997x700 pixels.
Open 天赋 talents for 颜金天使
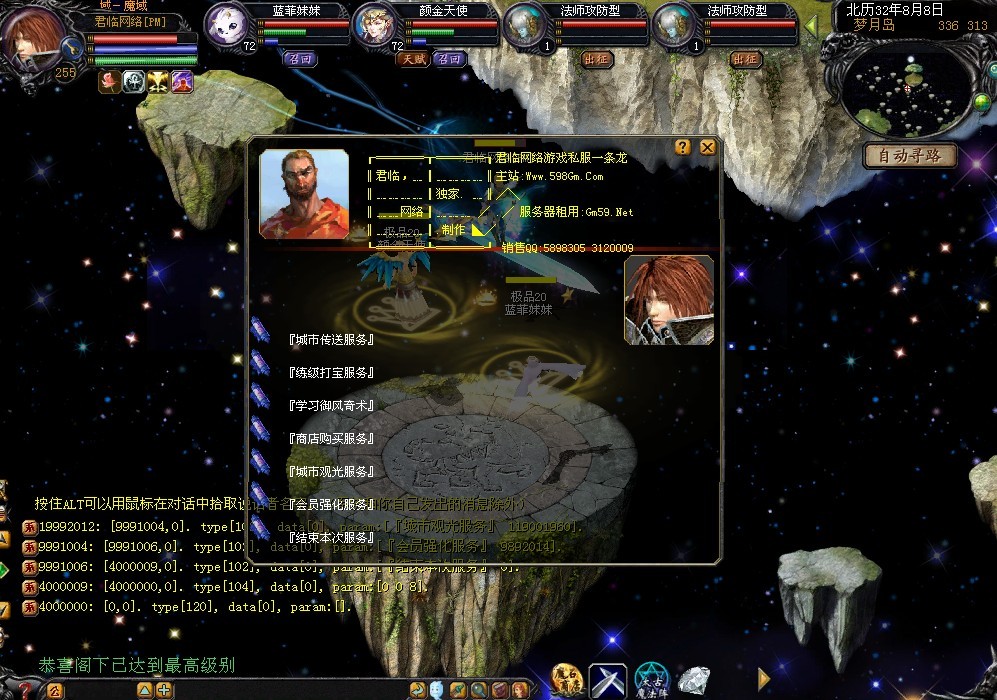[x=413, y=59]
